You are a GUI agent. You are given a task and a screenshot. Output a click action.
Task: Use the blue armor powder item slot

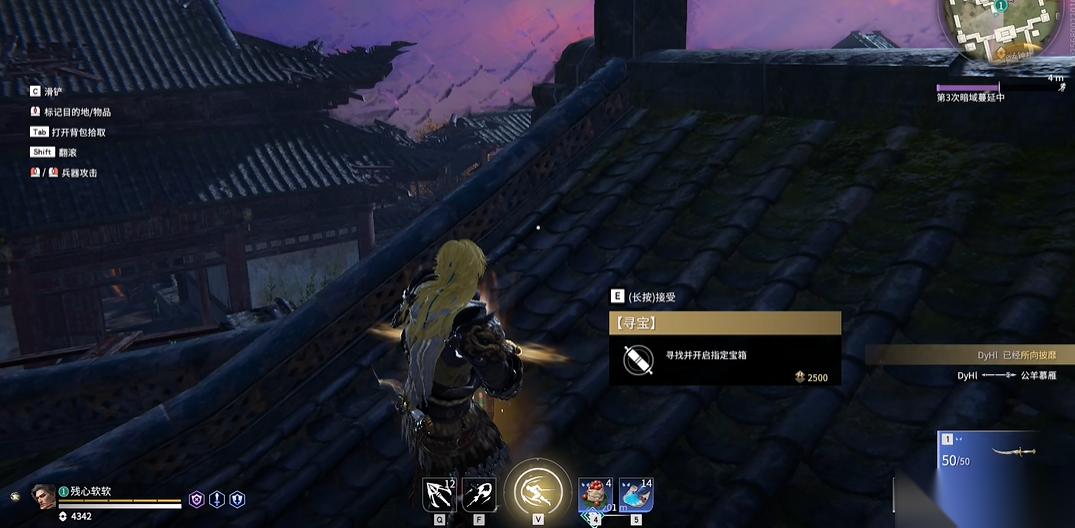636,495
